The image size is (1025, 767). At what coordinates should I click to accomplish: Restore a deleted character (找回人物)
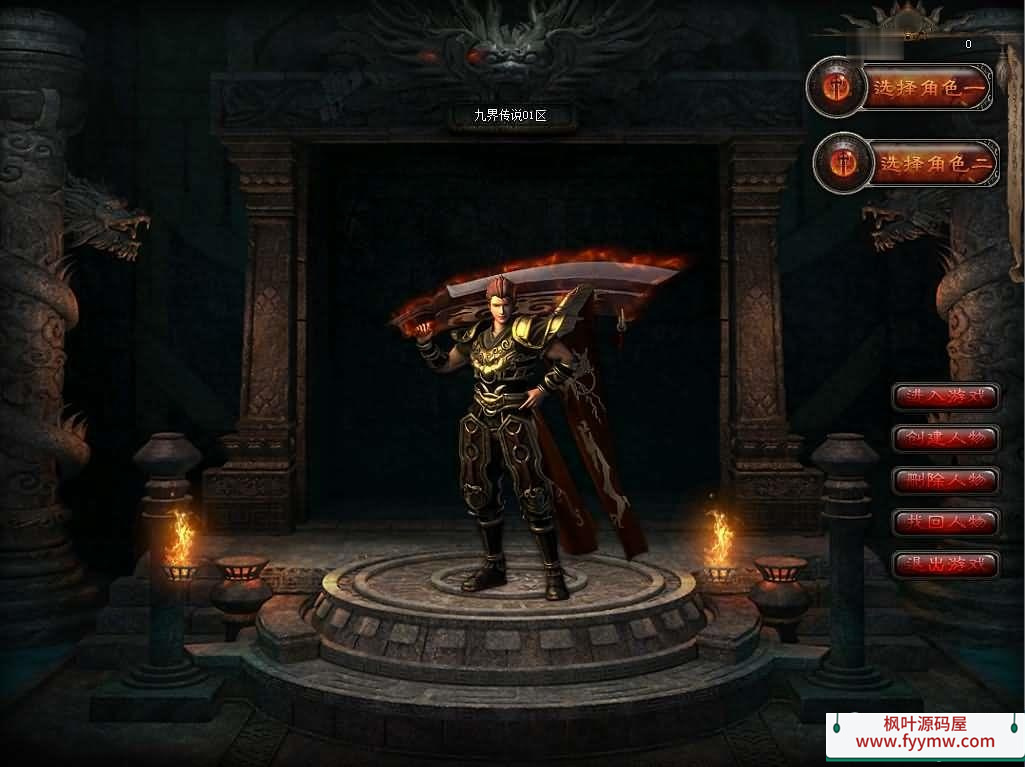[x=945, y=522]
